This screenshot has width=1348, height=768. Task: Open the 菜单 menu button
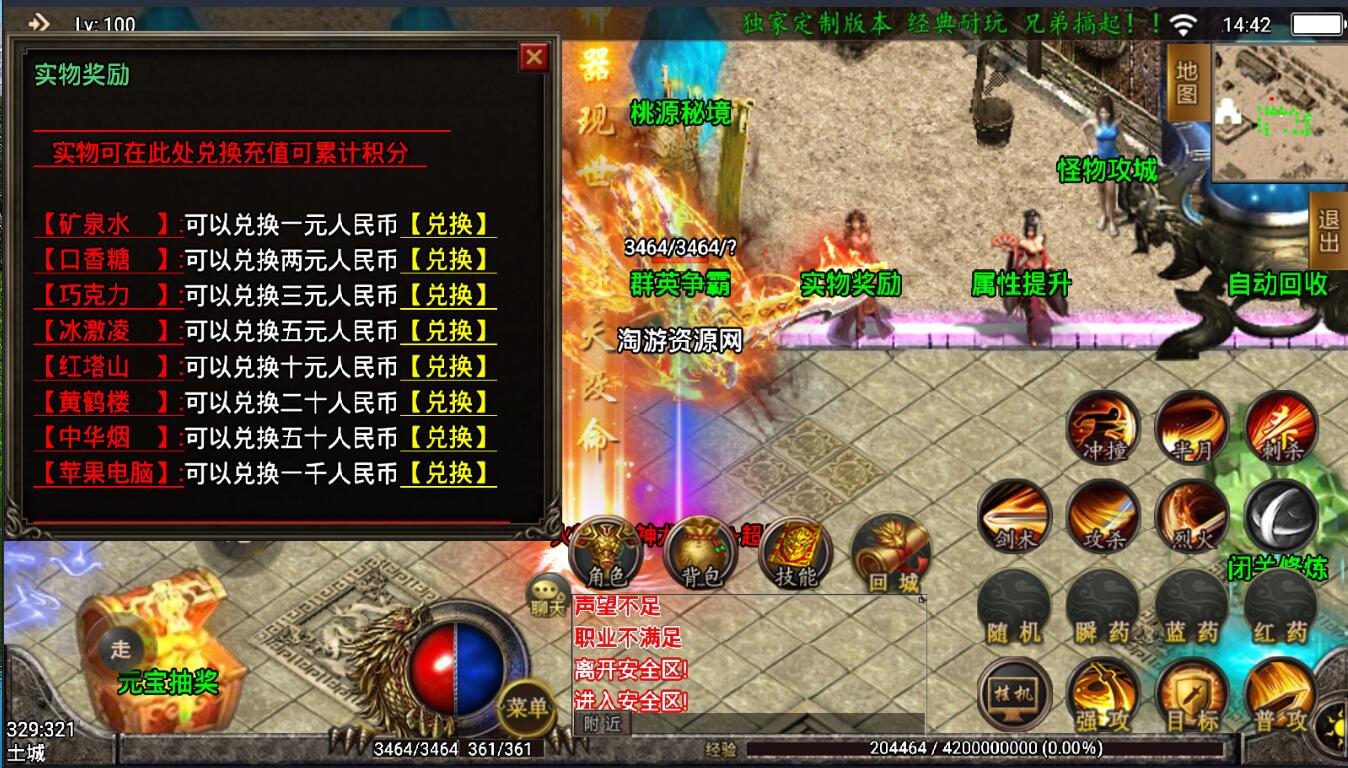point(529,708)
